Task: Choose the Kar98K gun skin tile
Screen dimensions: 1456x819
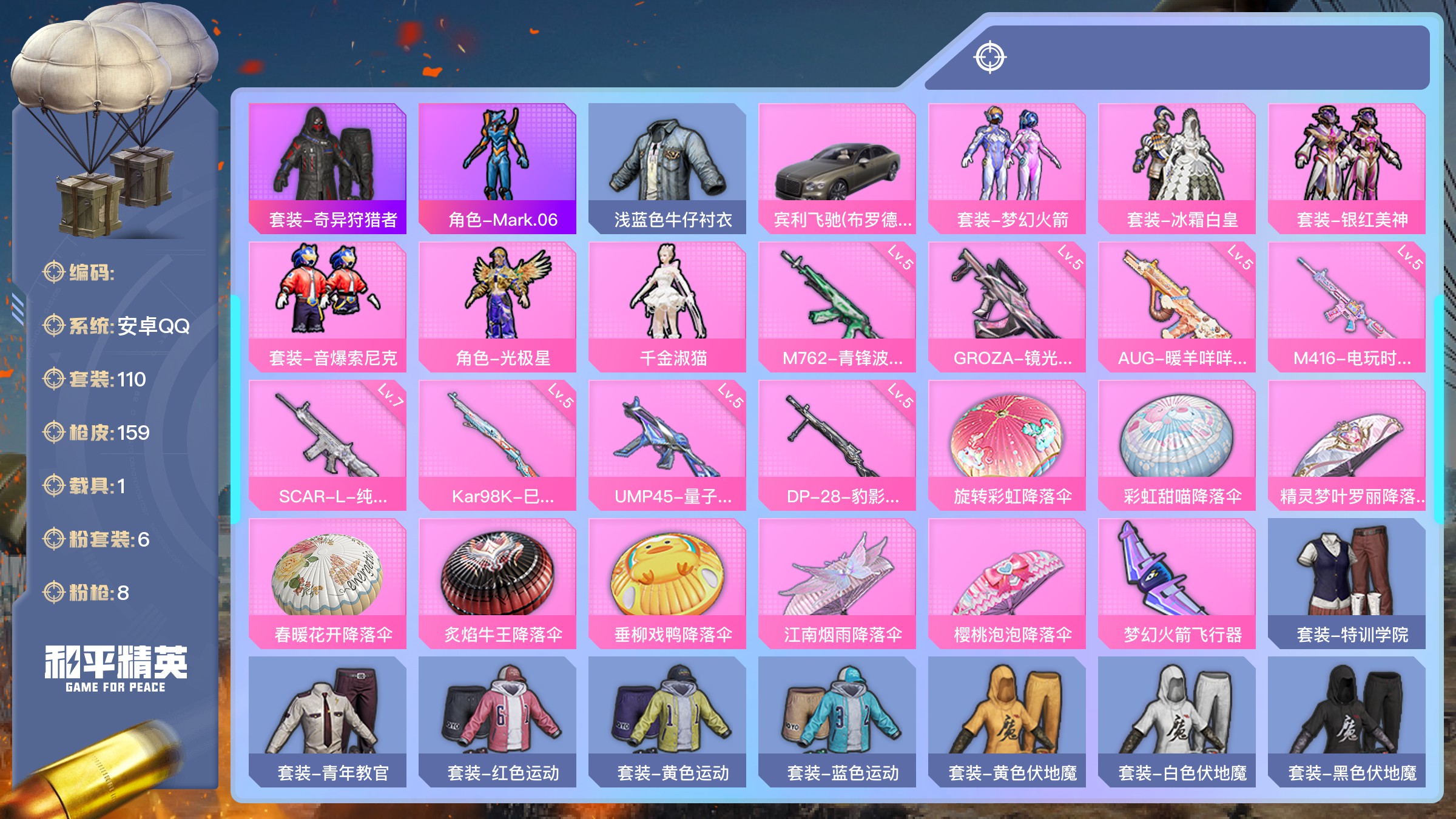Action: coord(497,445)
